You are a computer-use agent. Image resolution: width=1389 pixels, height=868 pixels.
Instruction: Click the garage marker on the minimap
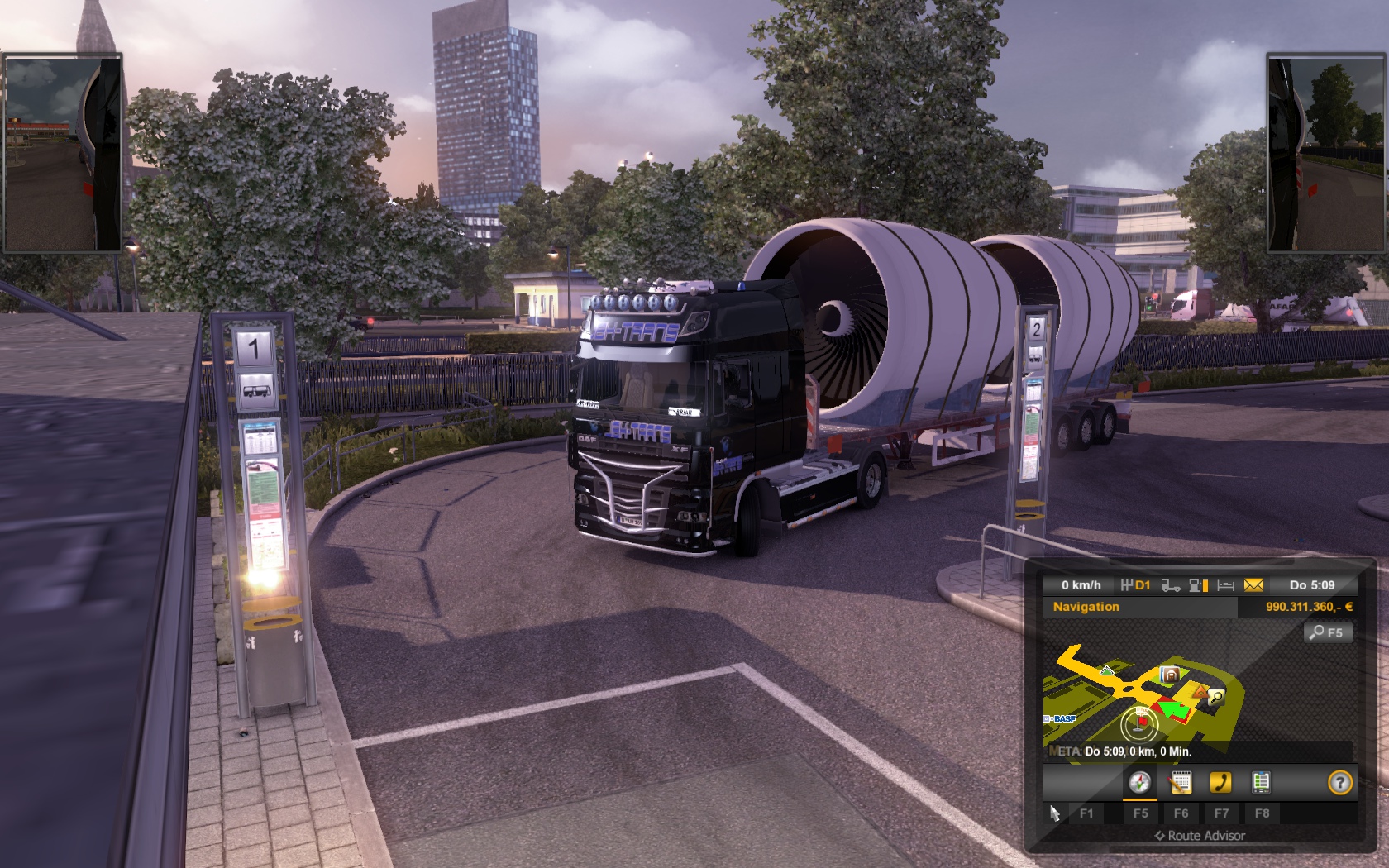click(1169, 675)
